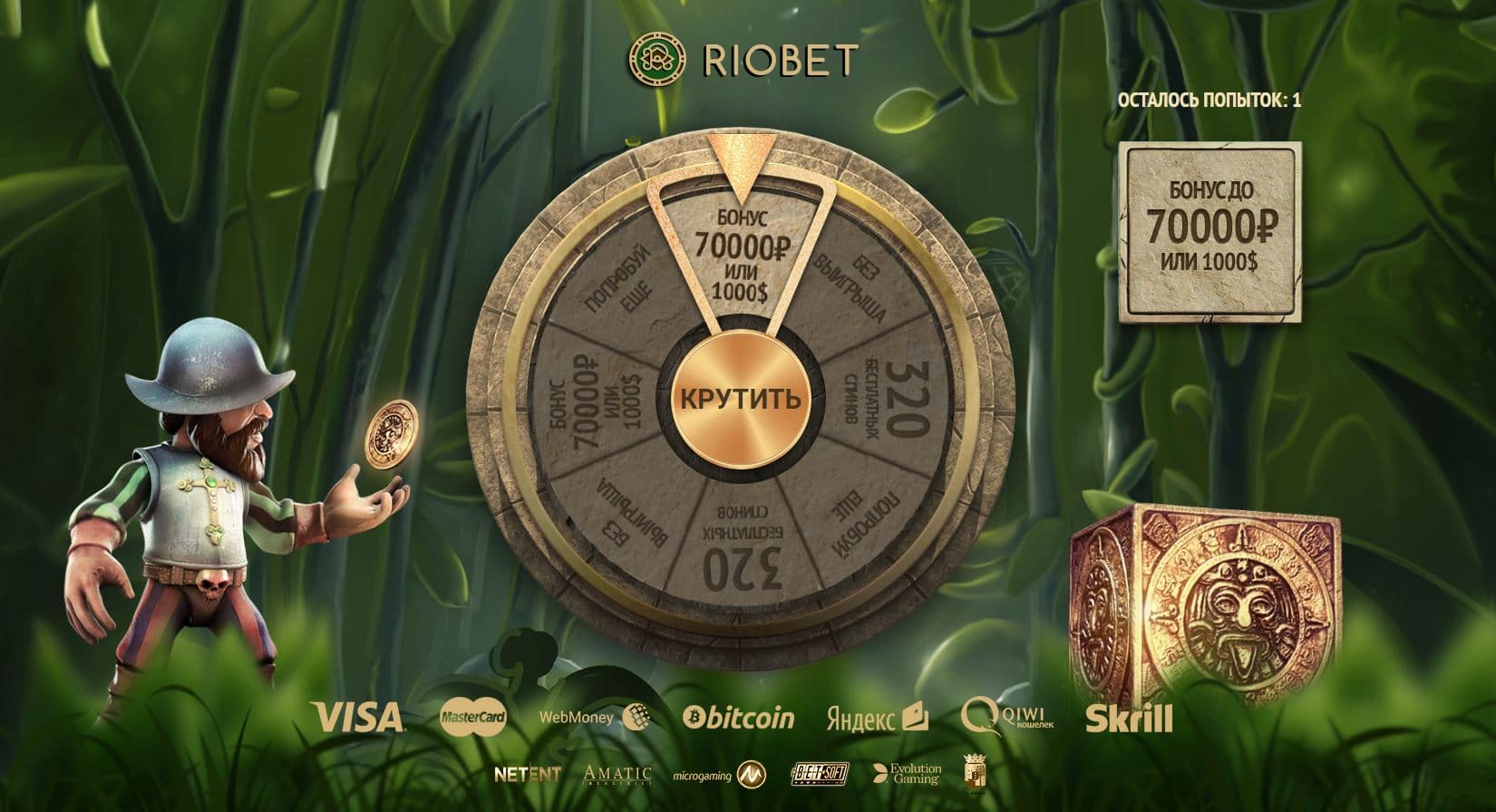Click the golden Aztec treasure cube
The height and width of the screenshot is (812, 1496).
pyautogui.click(x=1206, y=598)
